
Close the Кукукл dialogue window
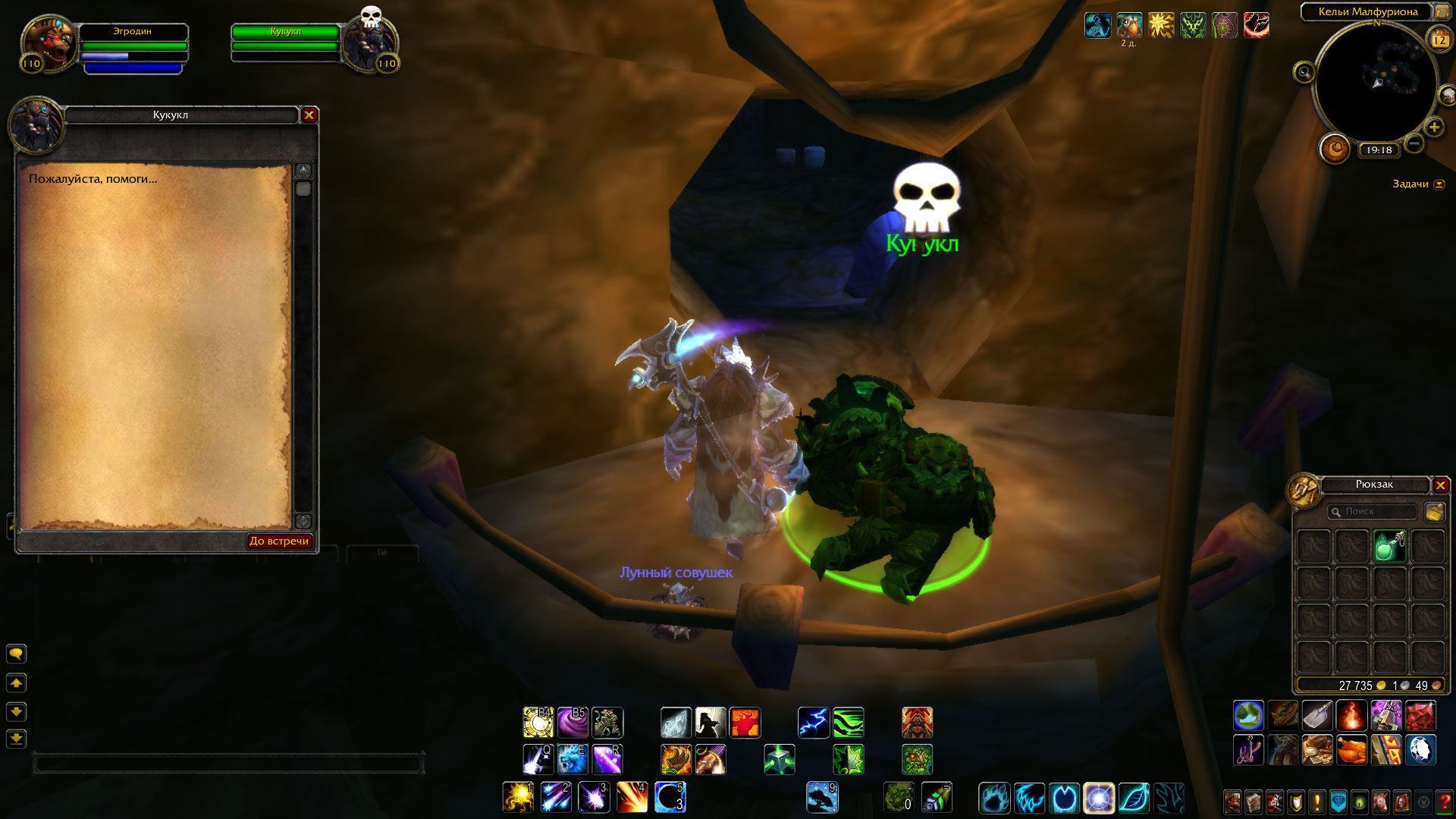point(309,115)
